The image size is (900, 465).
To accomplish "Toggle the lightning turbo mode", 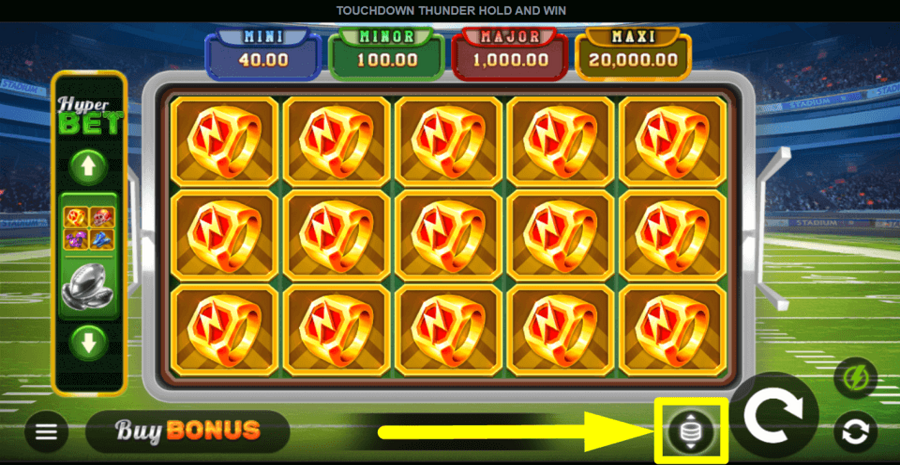I will click(x=855, y=378).
